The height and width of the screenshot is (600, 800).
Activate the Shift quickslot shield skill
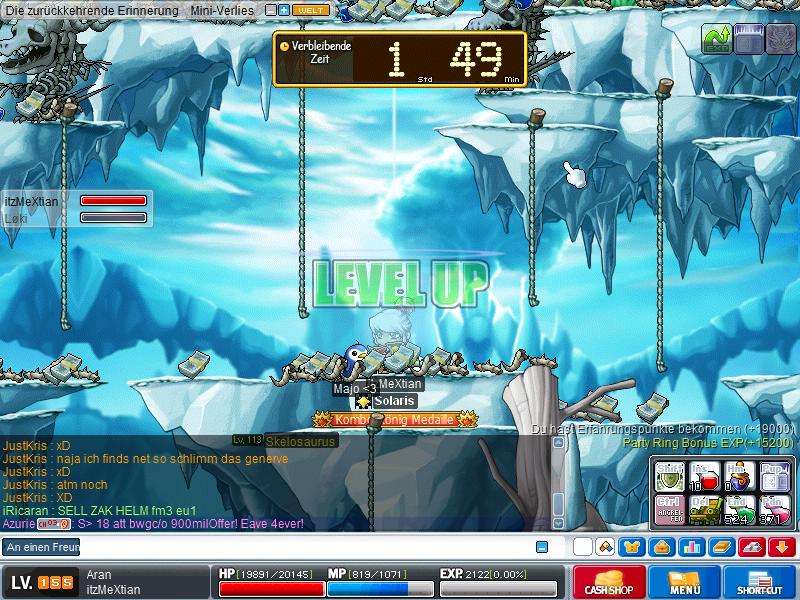pos(670,477)
